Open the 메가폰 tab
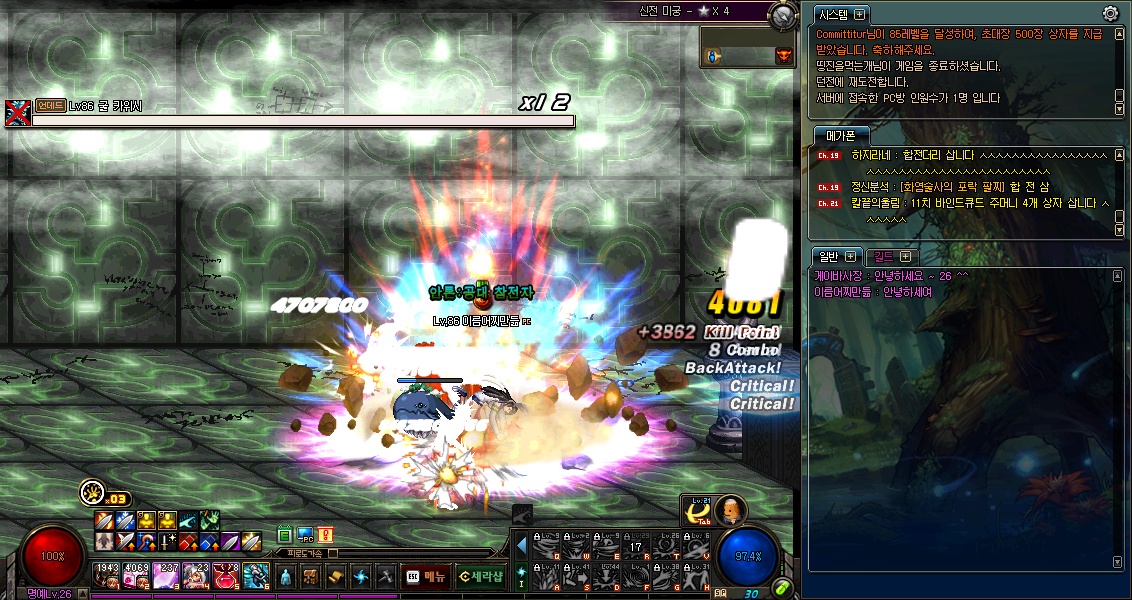The width and height of the screenshot is (1132, 600). click(x=840, y=135)
